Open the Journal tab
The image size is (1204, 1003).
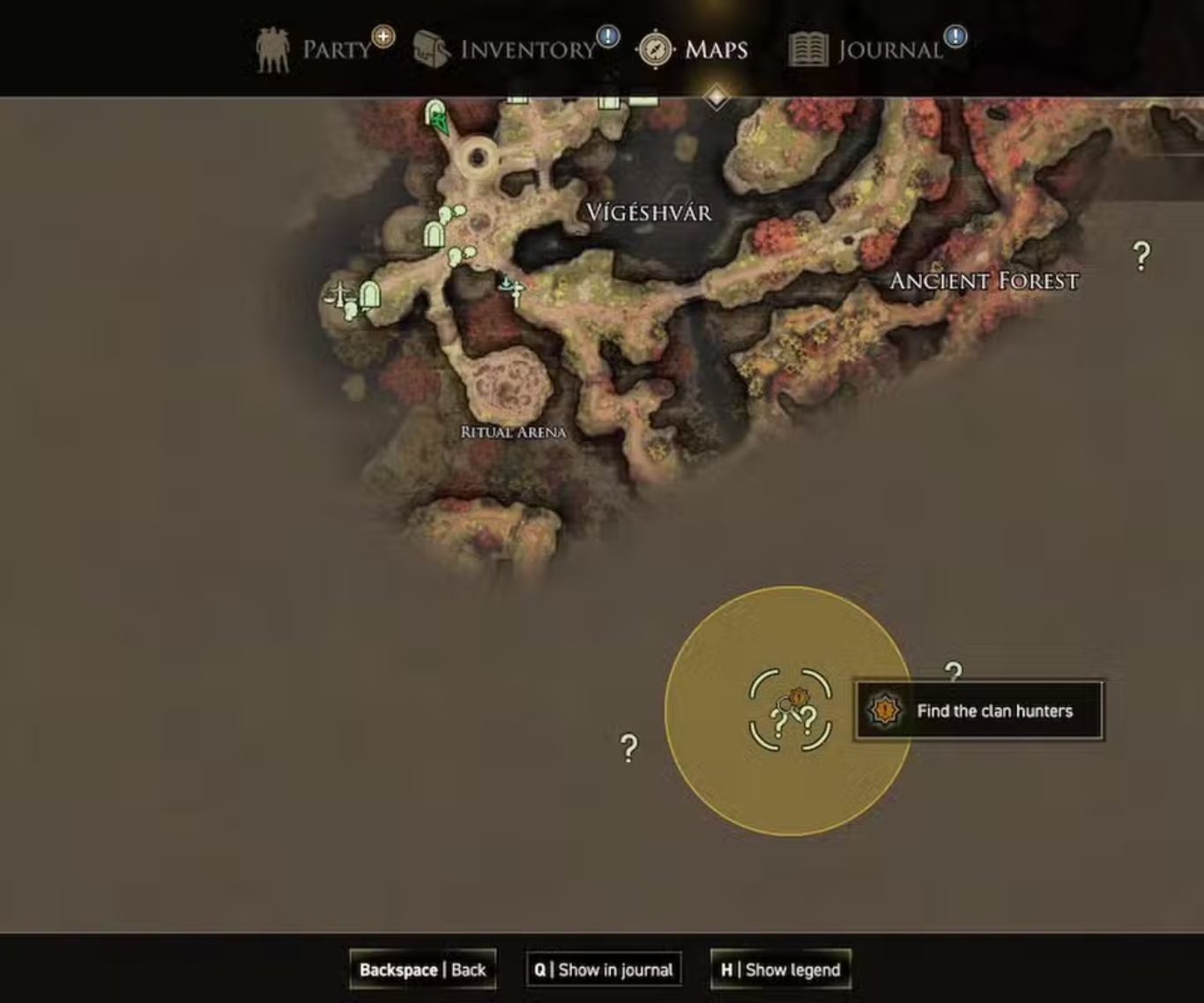[874, 49]
